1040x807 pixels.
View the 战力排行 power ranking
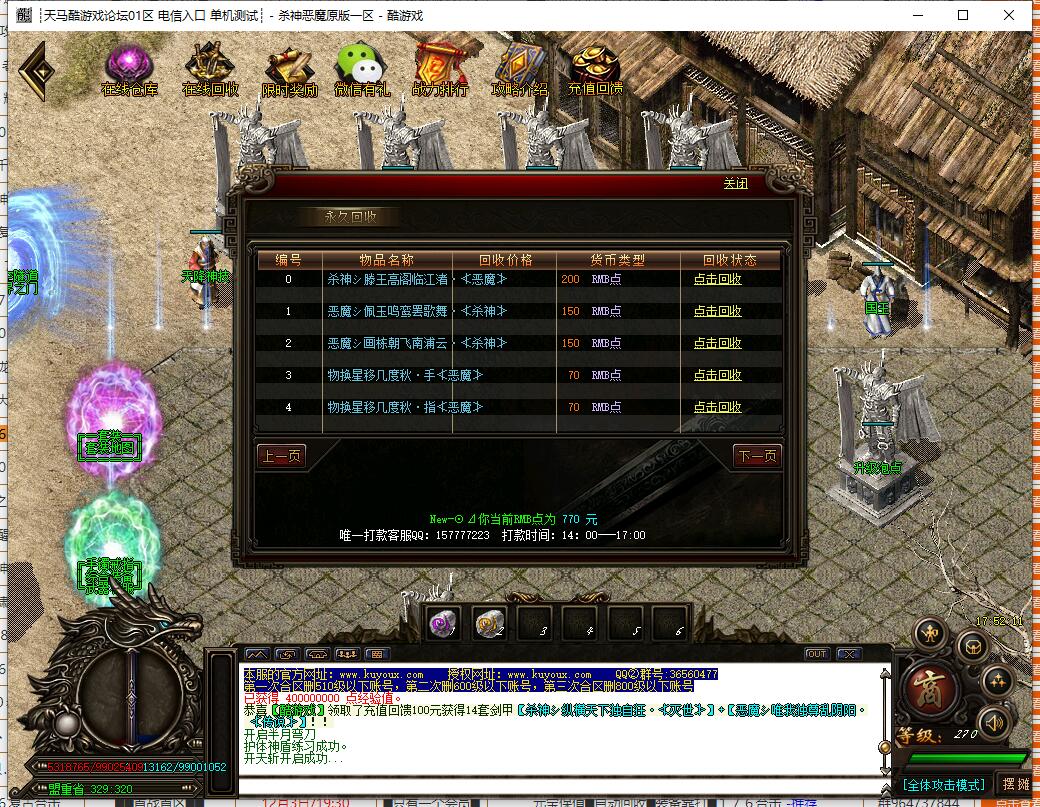pyautogui.click(x=440, y=70)
